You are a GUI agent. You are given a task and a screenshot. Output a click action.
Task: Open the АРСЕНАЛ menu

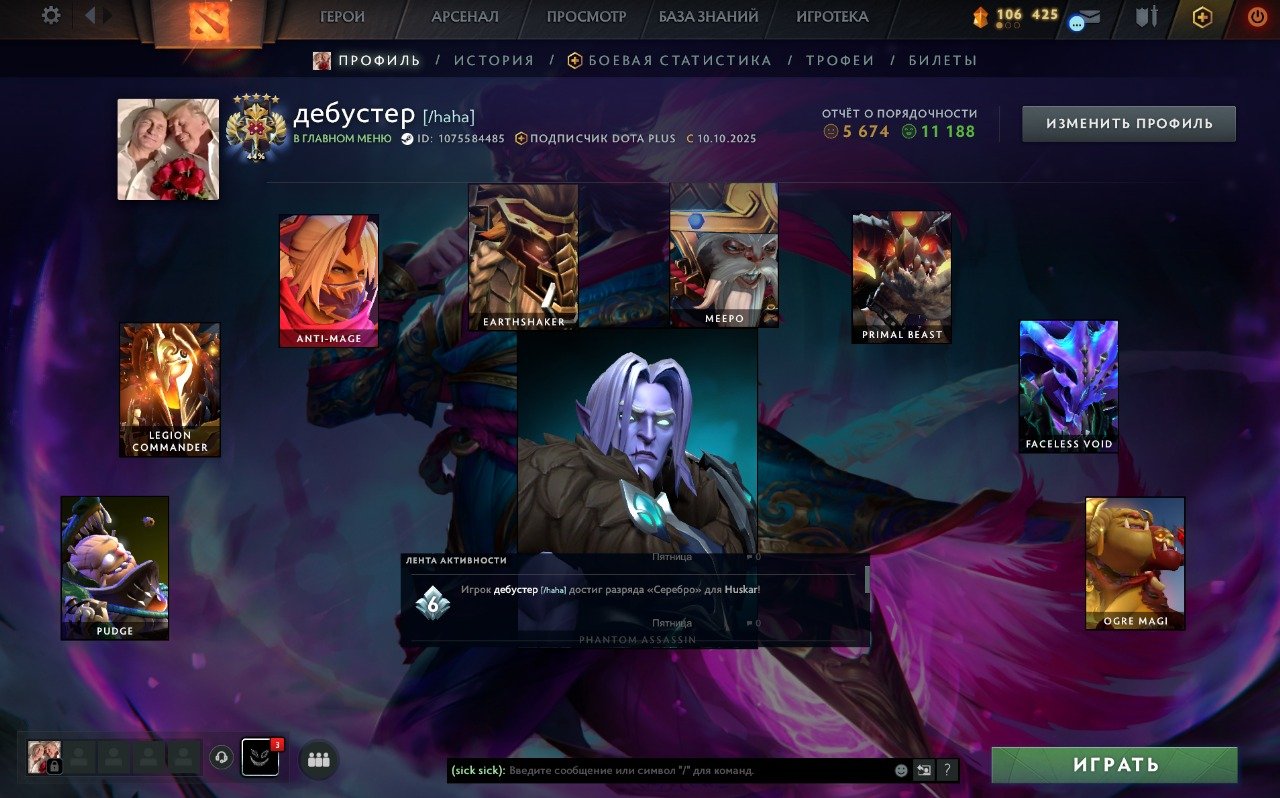(465, 17)
